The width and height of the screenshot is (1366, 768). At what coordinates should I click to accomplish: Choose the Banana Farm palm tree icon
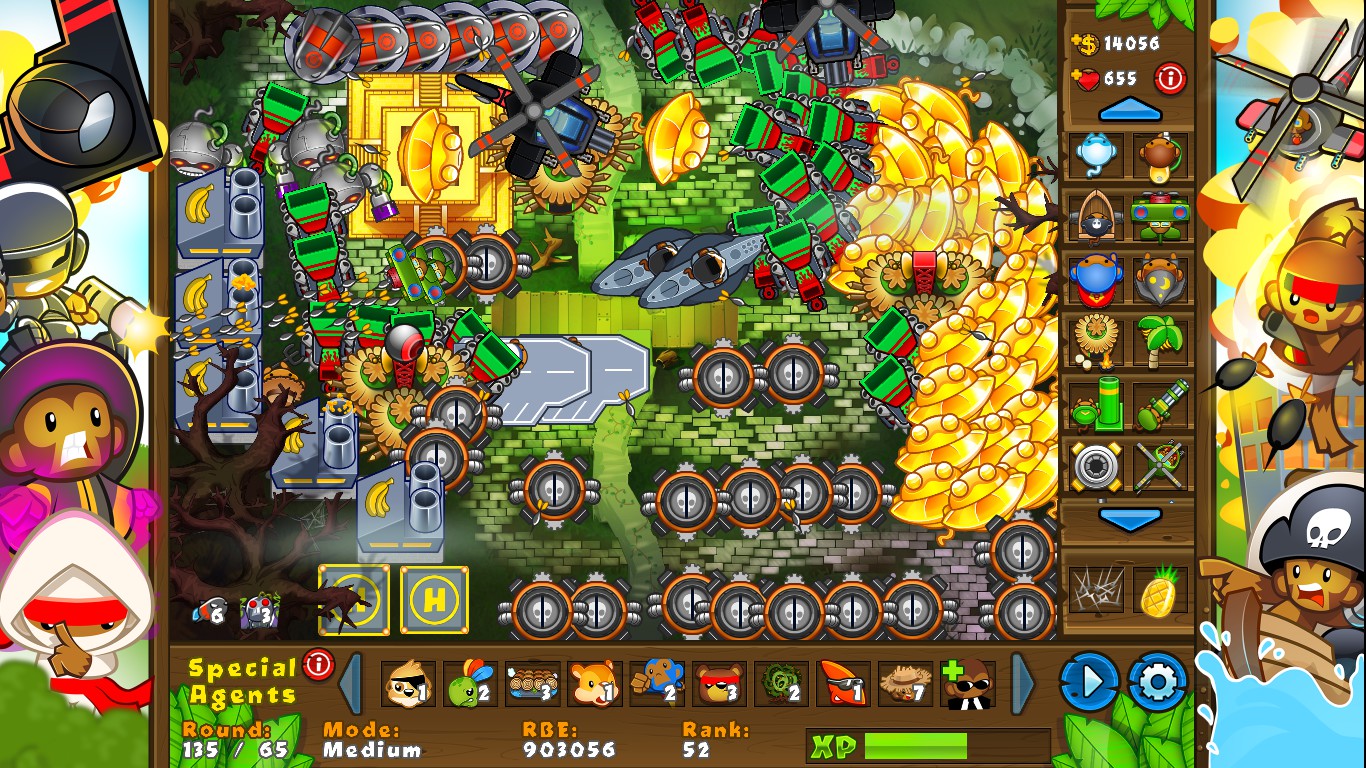click(x=1160, y=345)
